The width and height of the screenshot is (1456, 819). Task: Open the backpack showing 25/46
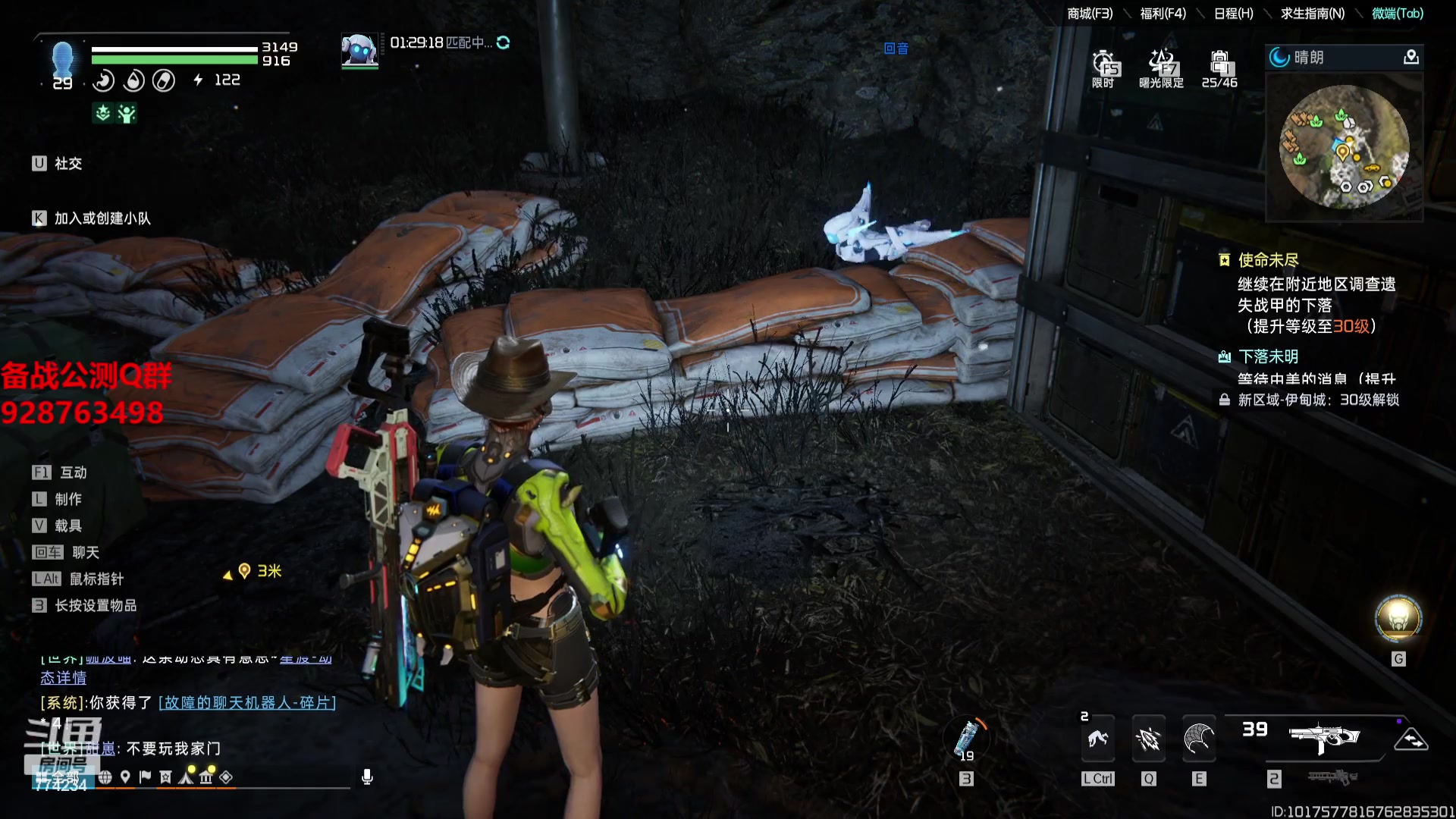click(x=1219, y=68)
